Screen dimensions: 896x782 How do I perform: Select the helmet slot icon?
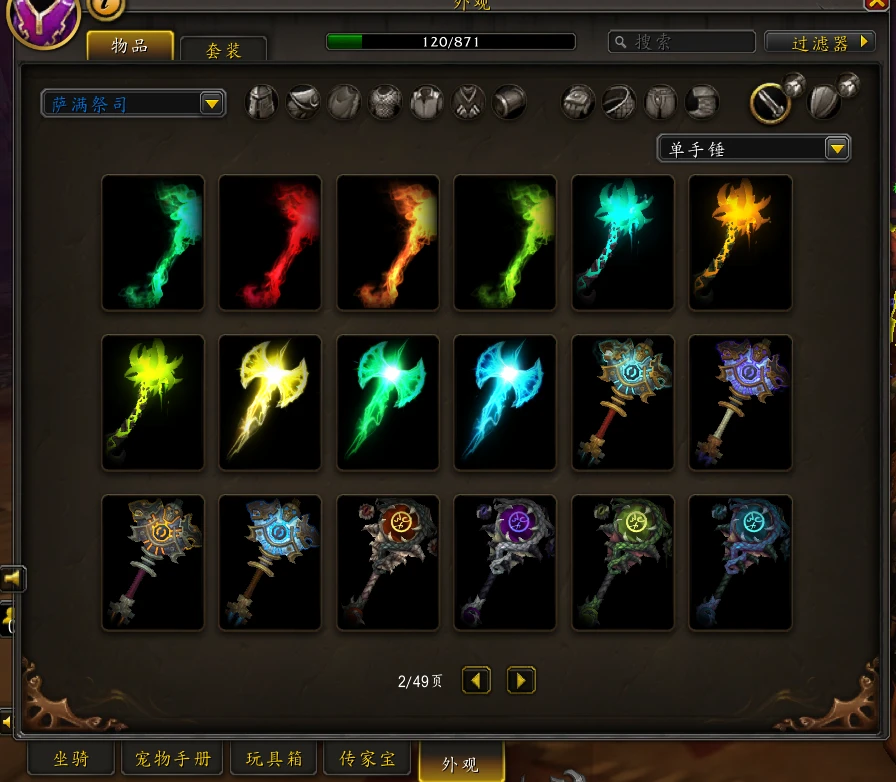262,102
